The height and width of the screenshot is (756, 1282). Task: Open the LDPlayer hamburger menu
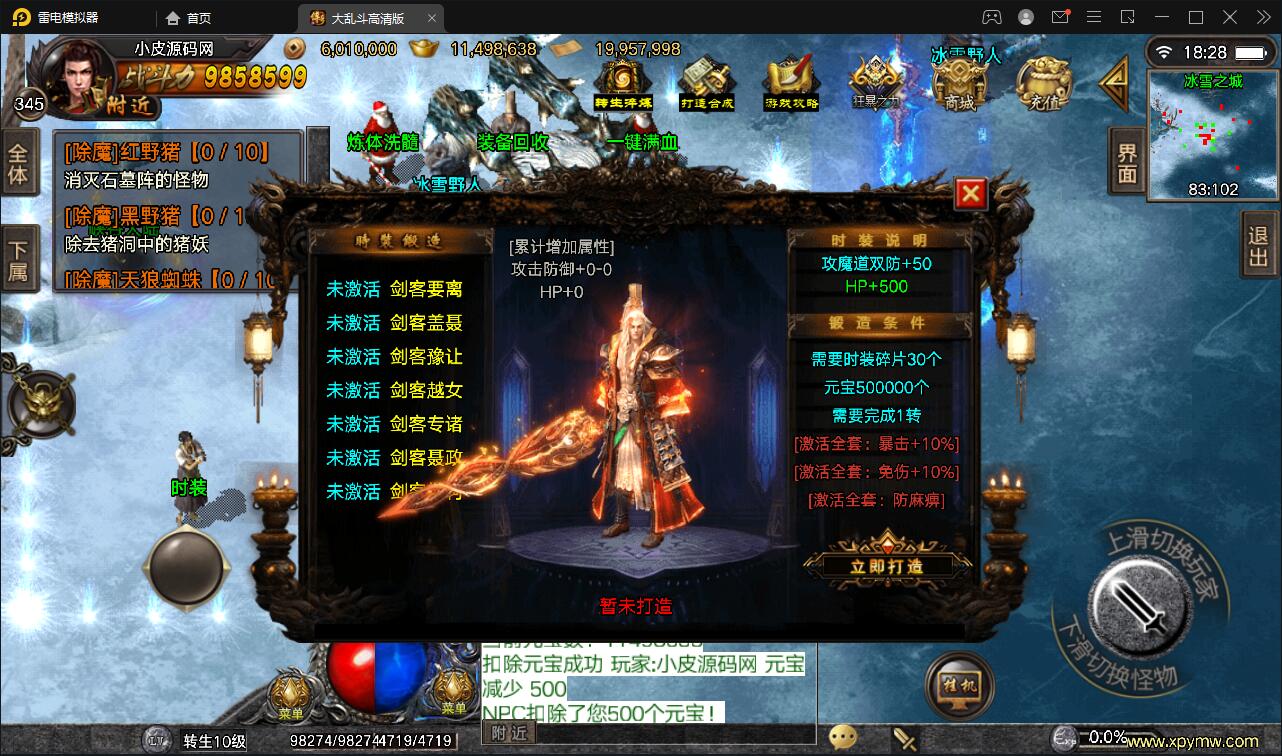pos(1094,16)
